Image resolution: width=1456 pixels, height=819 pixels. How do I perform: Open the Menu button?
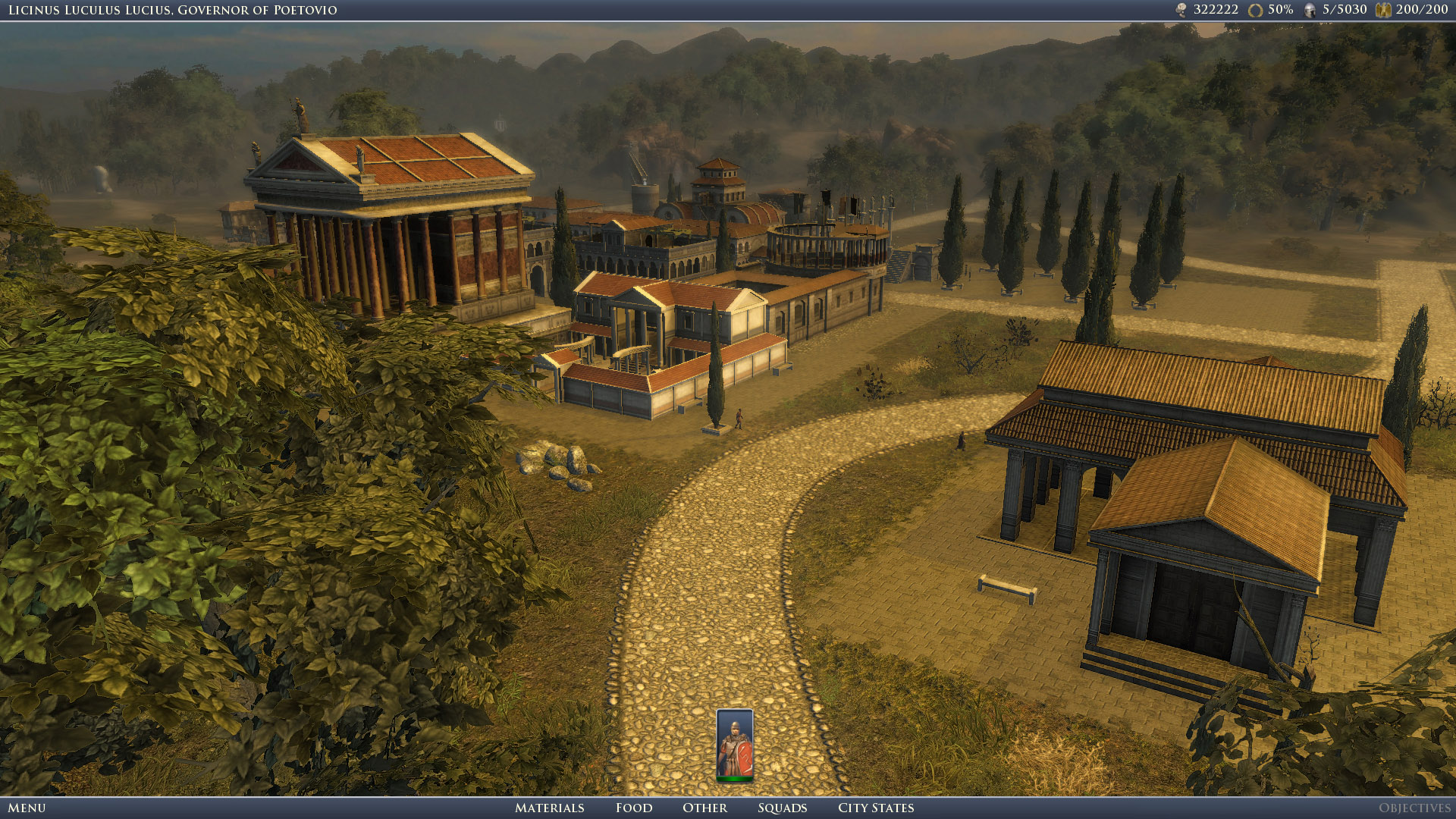[x=27, y=808]
